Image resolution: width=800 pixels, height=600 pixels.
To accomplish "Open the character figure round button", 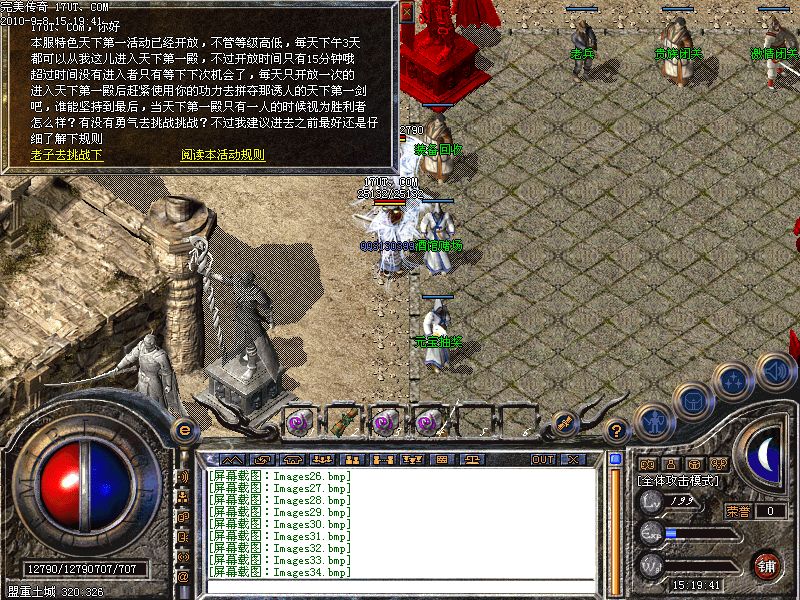I will (x=654, y=422).
